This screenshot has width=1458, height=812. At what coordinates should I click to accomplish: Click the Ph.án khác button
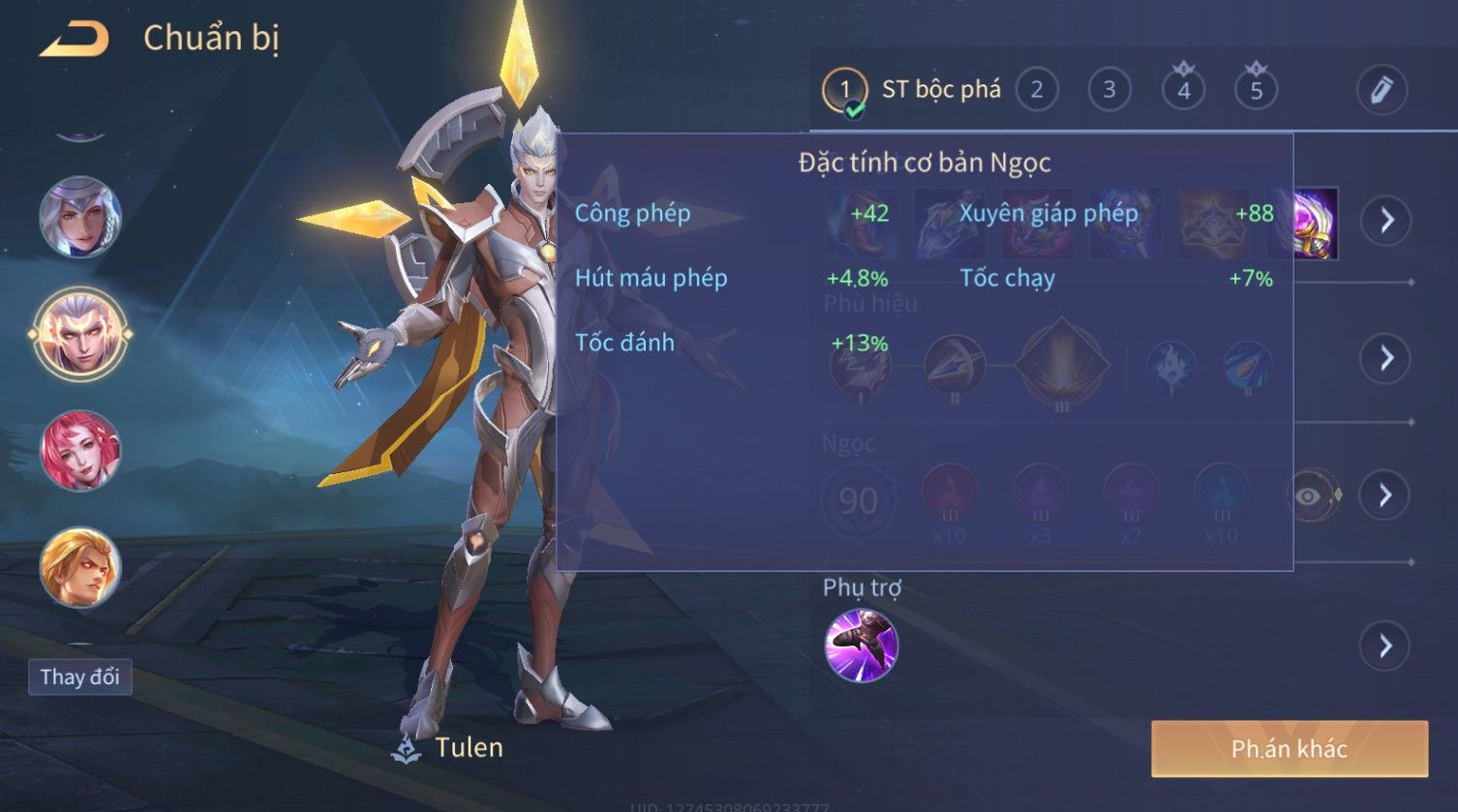[1289, 748]
